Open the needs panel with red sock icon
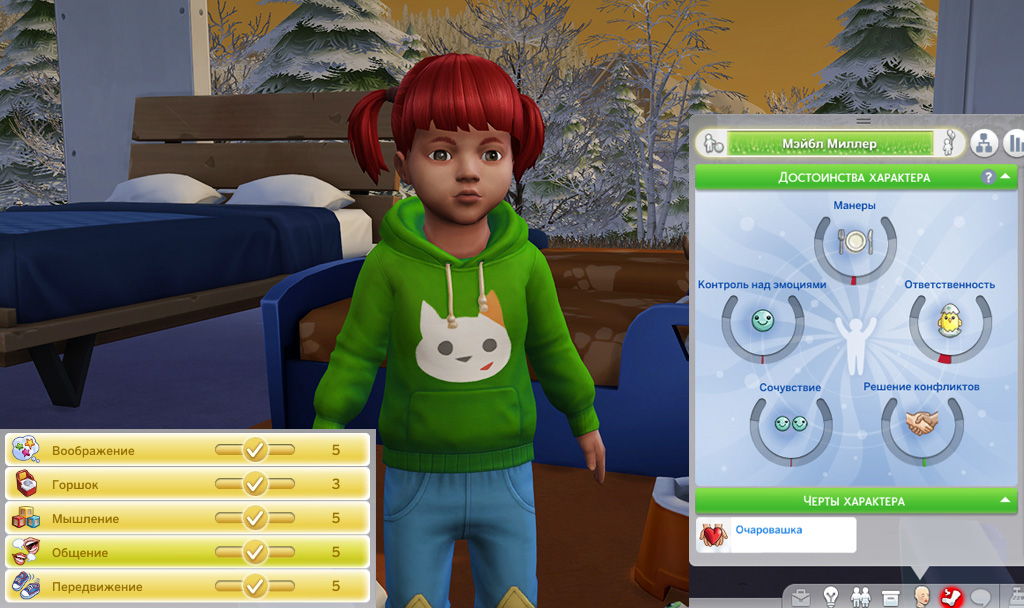 tap(949, 598)
